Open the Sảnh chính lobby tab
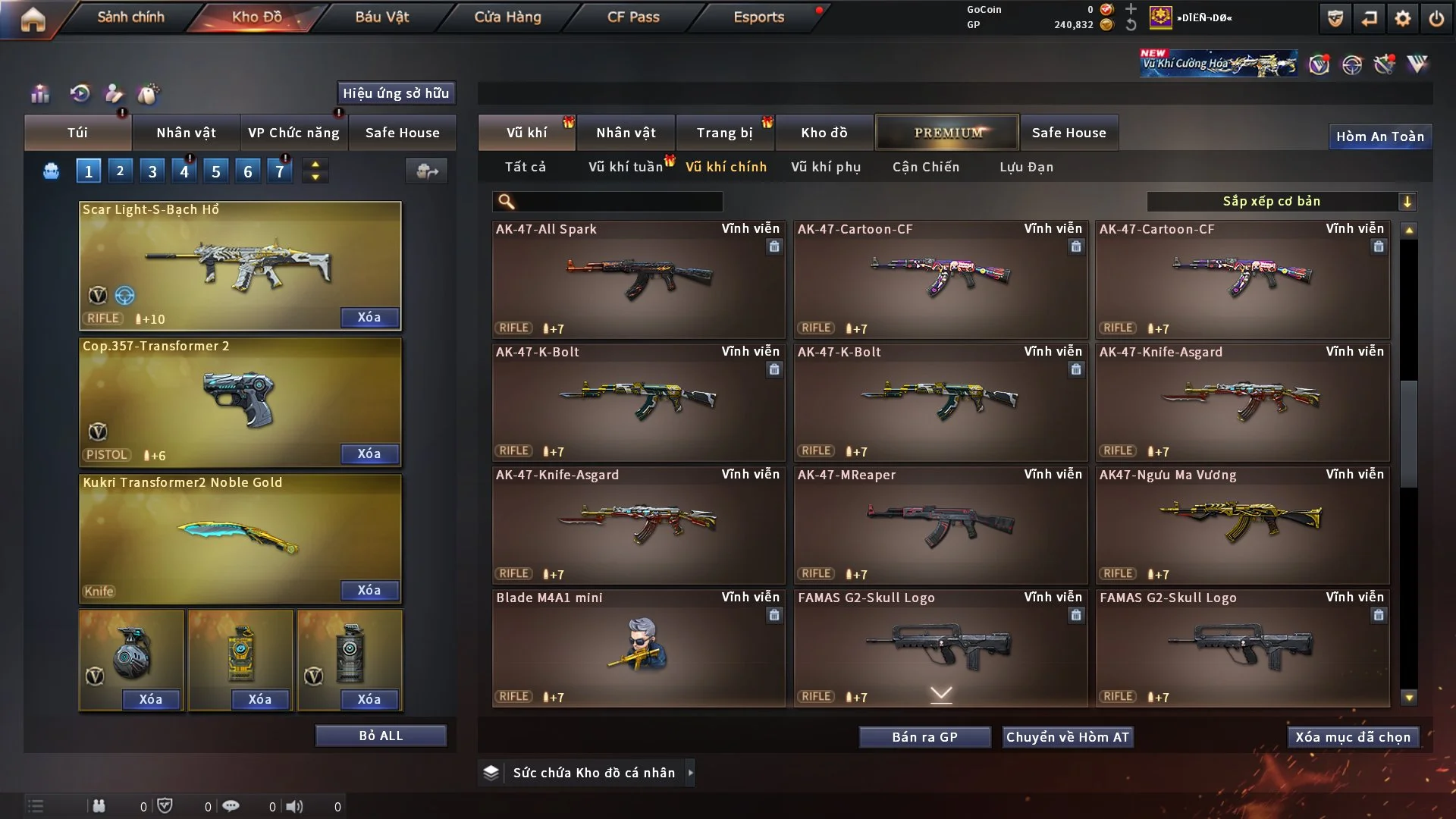1456x819 pixels. pos(130,17)
